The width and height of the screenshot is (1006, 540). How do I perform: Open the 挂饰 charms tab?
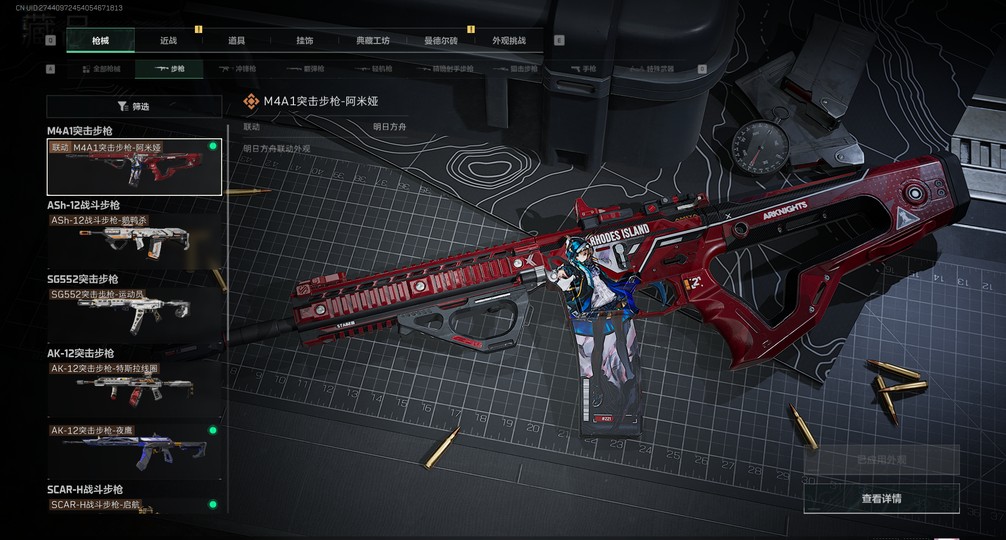pos(304,41)
